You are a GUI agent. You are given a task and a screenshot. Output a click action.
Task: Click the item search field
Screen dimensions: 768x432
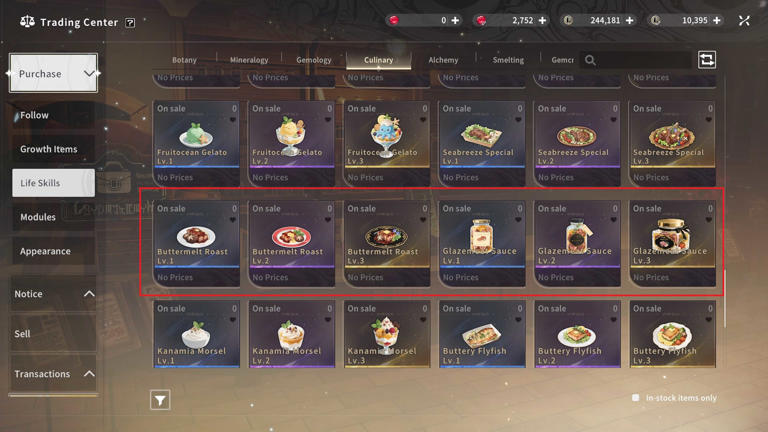coord(640,60)
